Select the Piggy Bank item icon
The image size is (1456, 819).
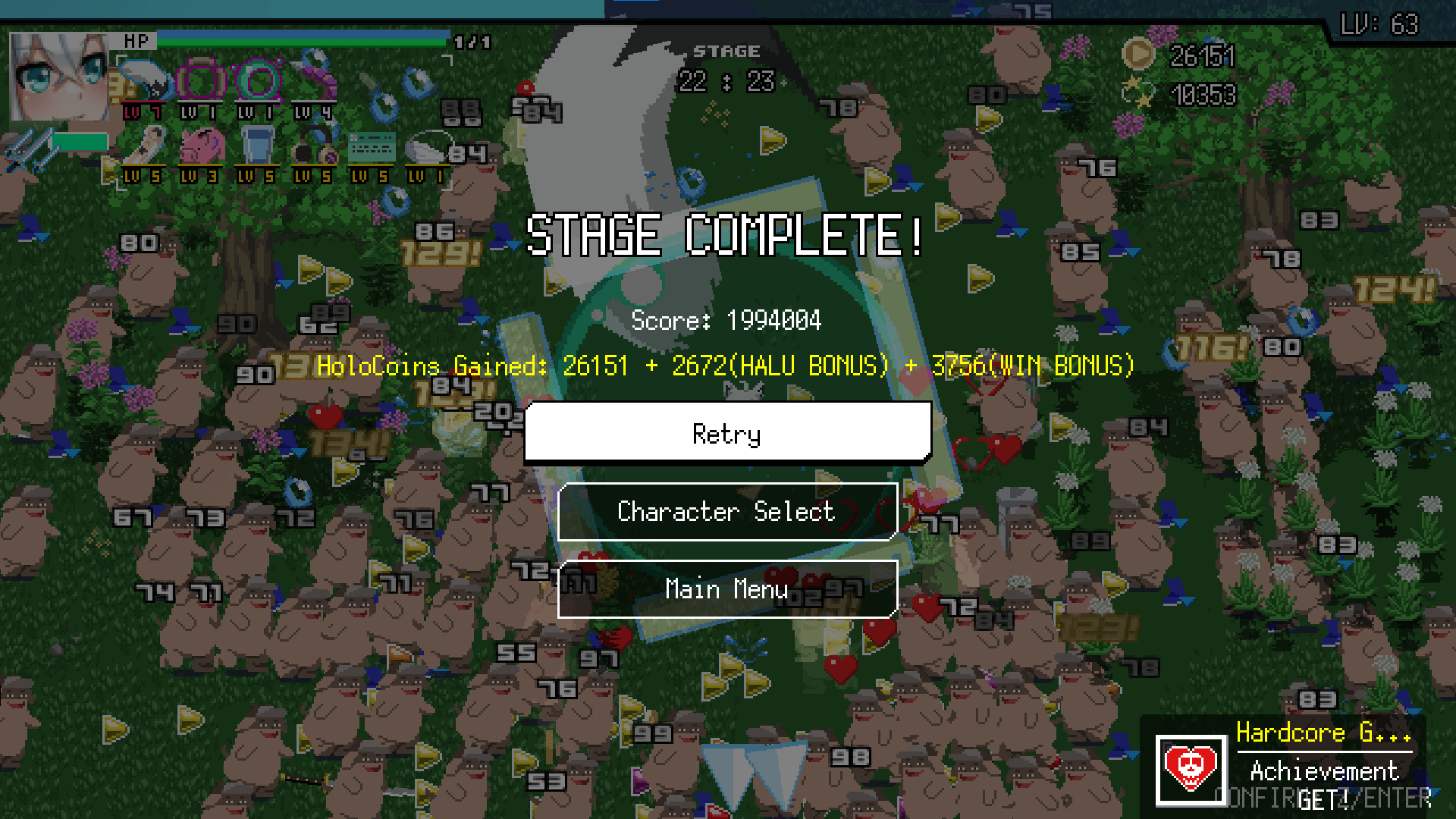(x=201, y=146)
